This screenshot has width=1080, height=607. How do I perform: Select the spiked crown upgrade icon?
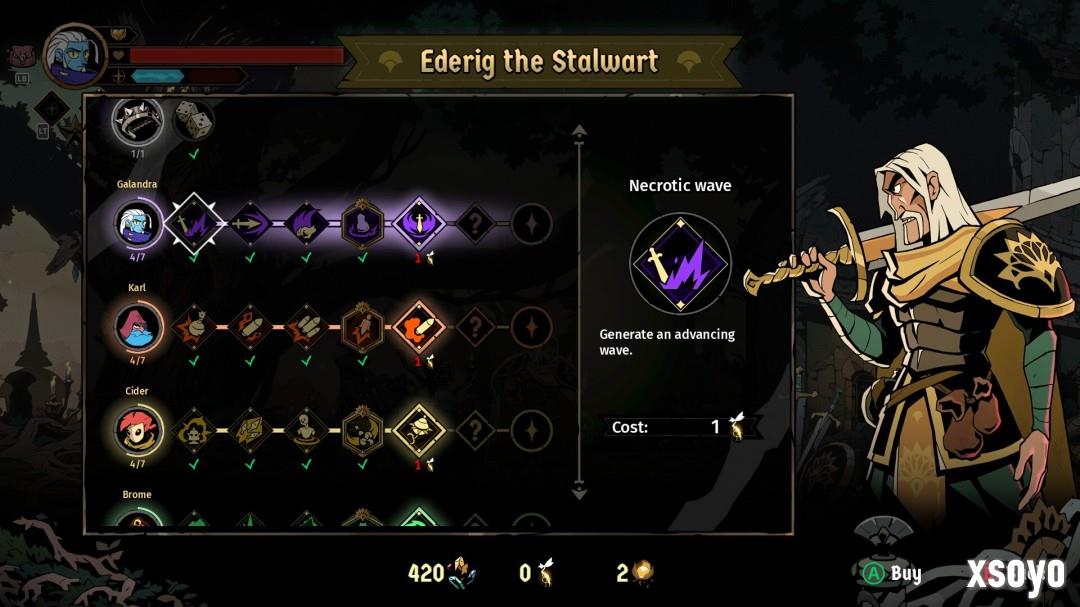(x=137, y=122)
